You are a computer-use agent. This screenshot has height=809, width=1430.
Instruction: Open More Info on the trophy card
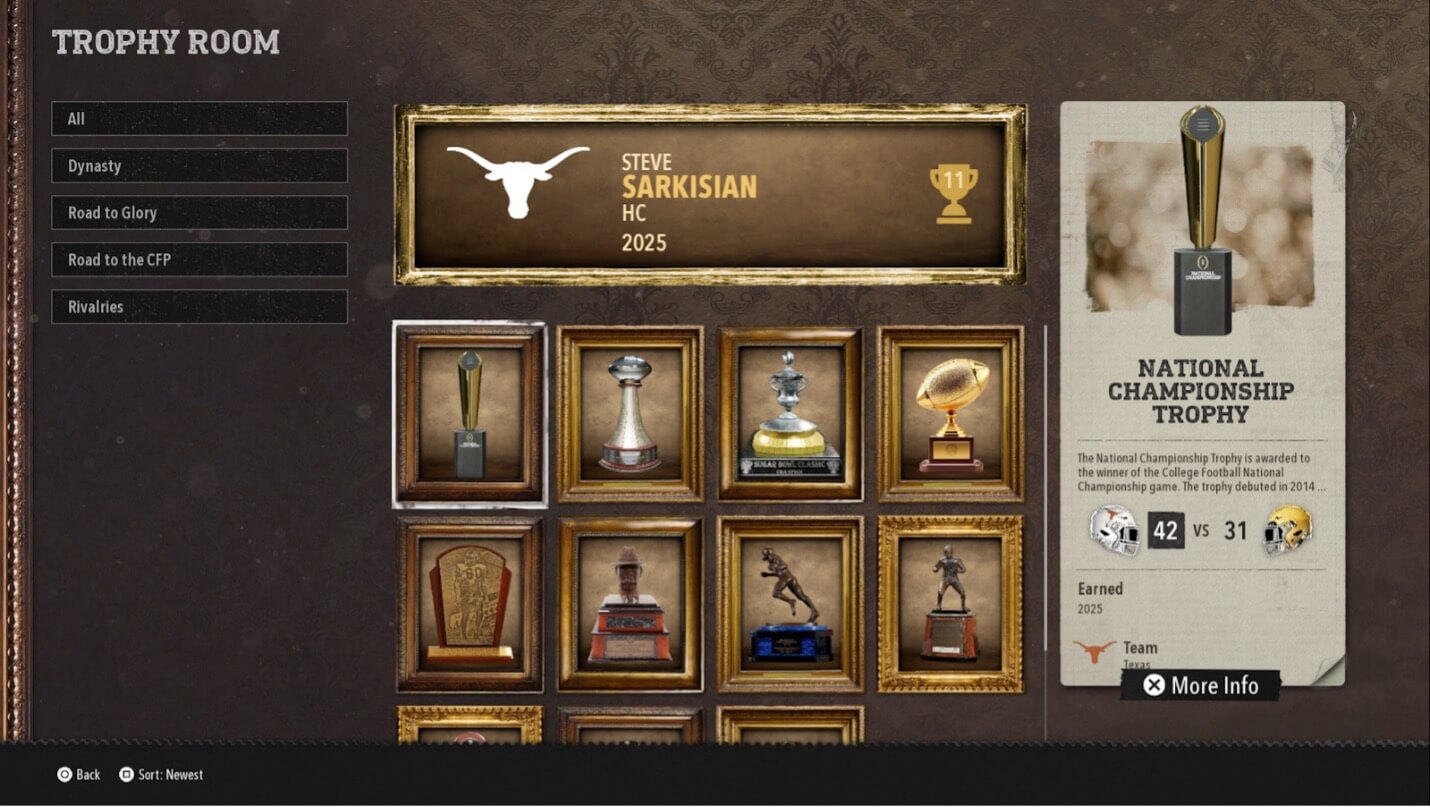1200,685
